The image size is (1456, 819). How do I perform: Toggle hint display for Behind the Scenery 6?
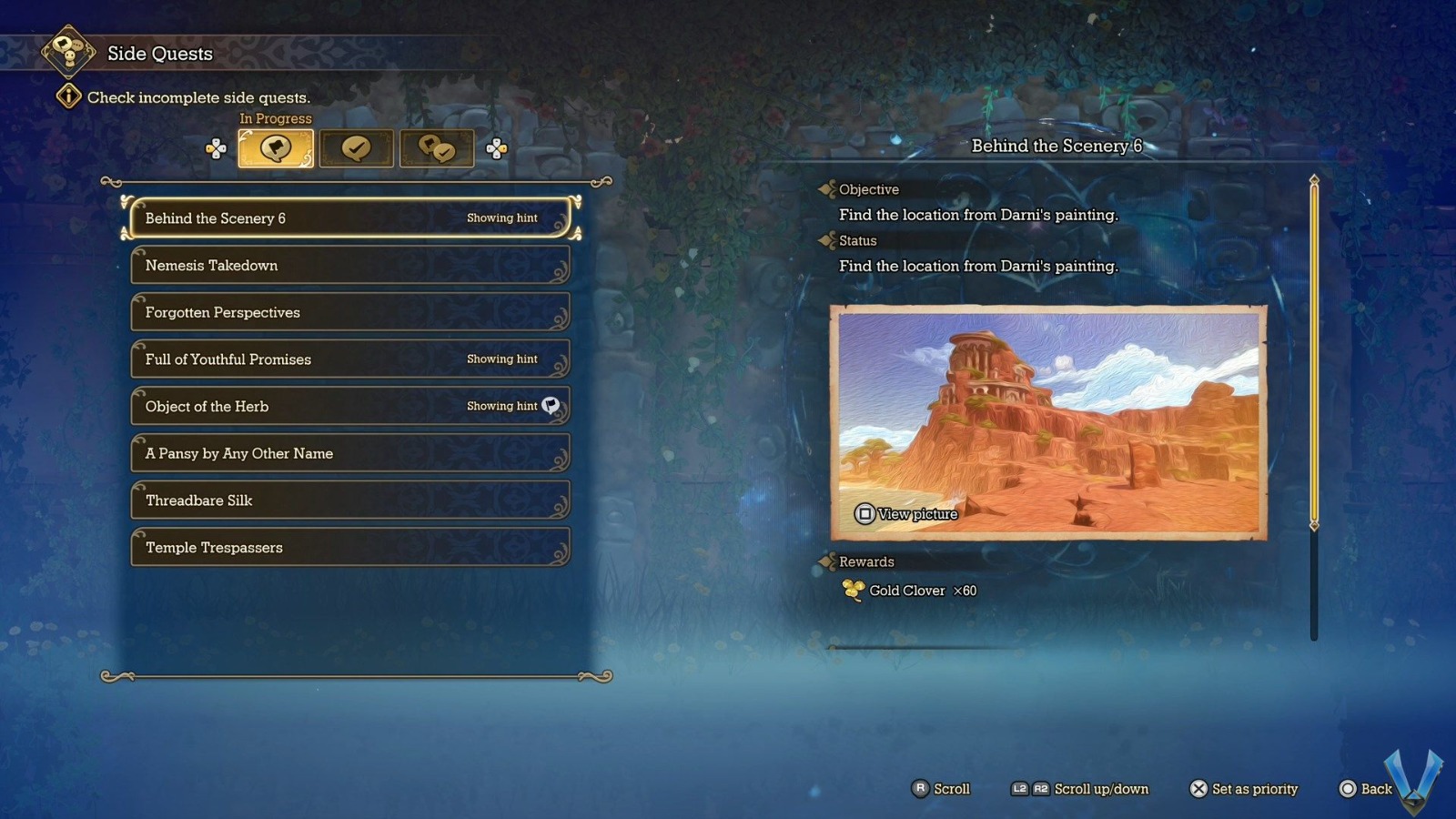click(501, 218)
